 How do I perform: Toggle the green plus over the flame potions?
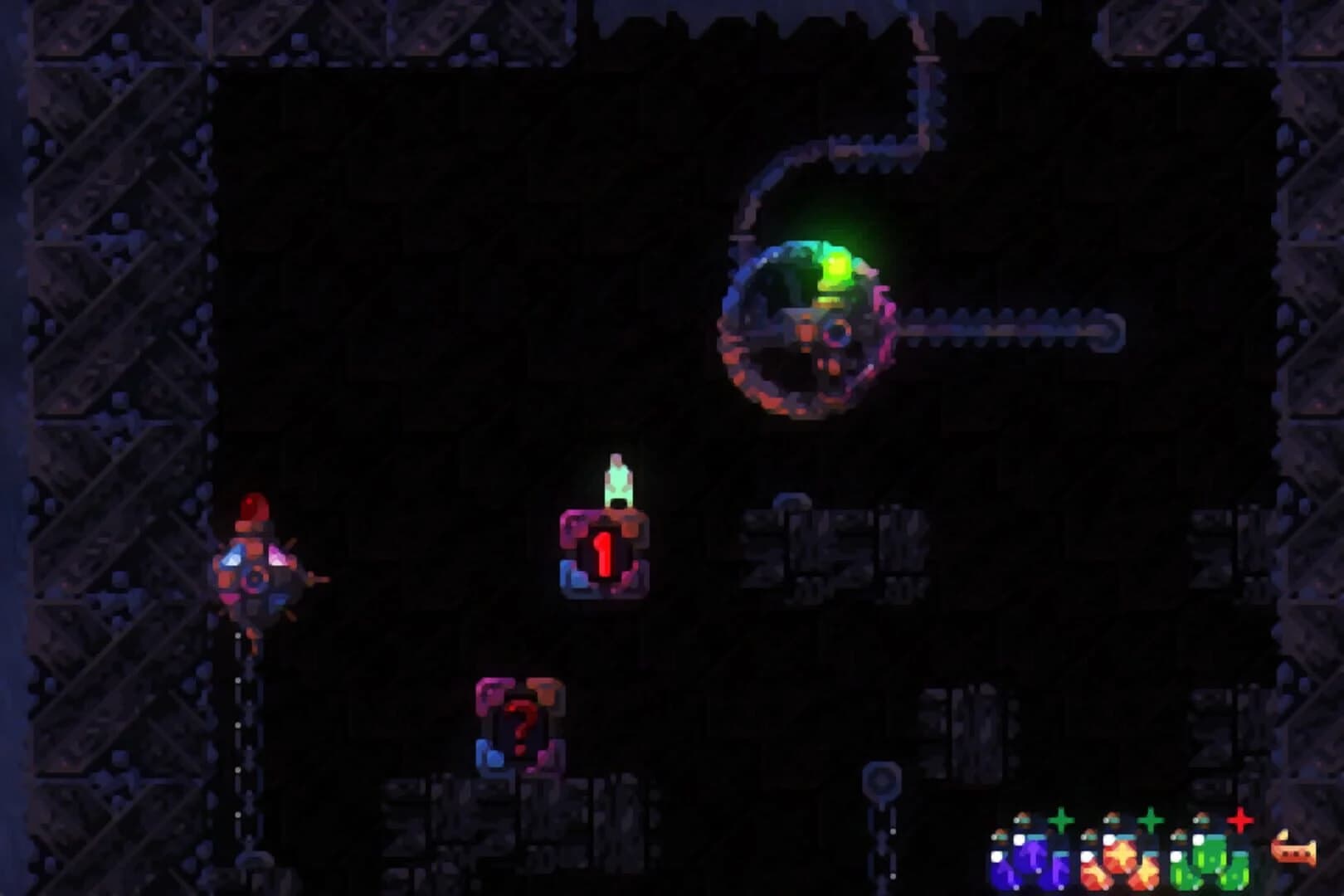[1151, 821]
